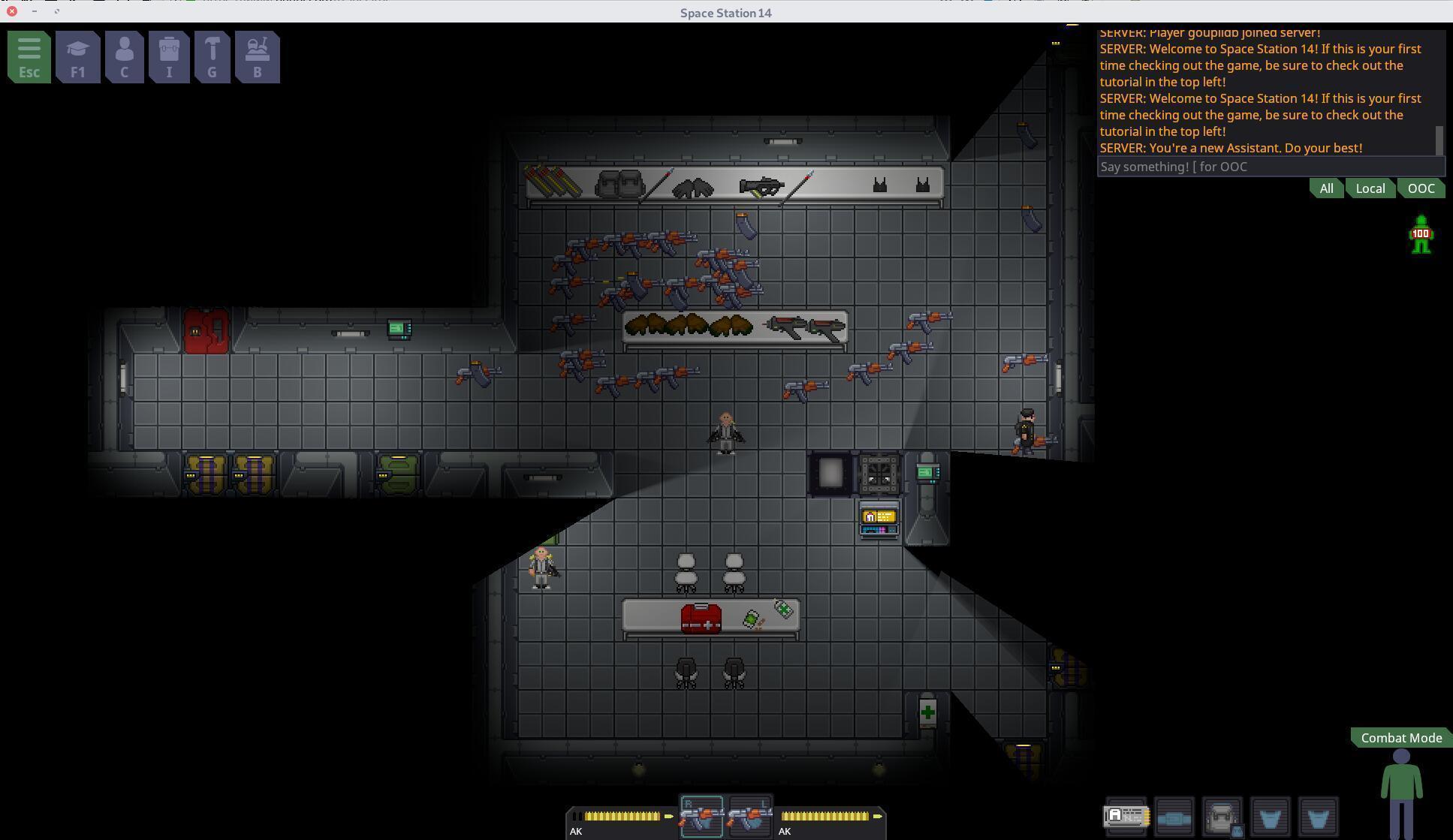Open the backpack inventory slot

click(1222, 817)
